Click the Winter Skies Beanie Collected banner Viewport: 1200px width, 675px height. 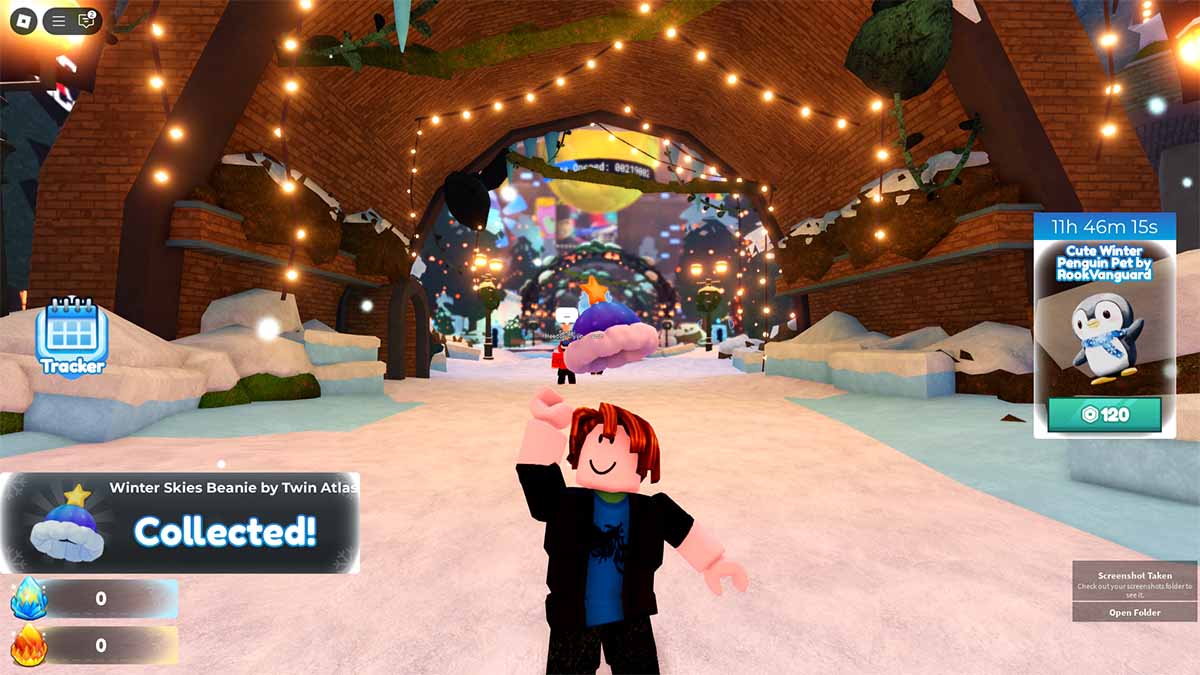pos(180,523)
